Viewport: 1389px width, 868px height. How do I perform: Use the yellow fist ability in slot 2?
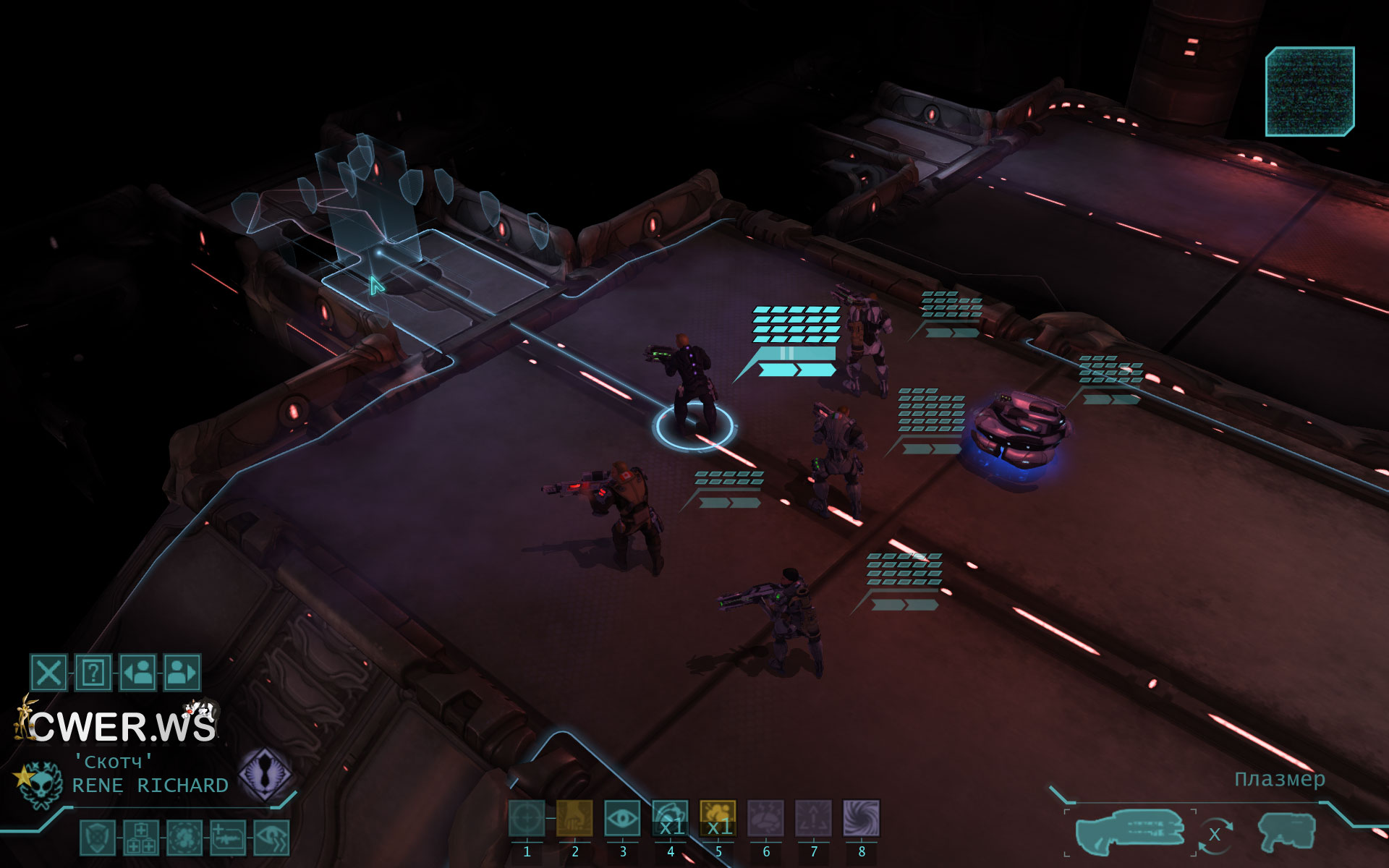pos(574,819)
